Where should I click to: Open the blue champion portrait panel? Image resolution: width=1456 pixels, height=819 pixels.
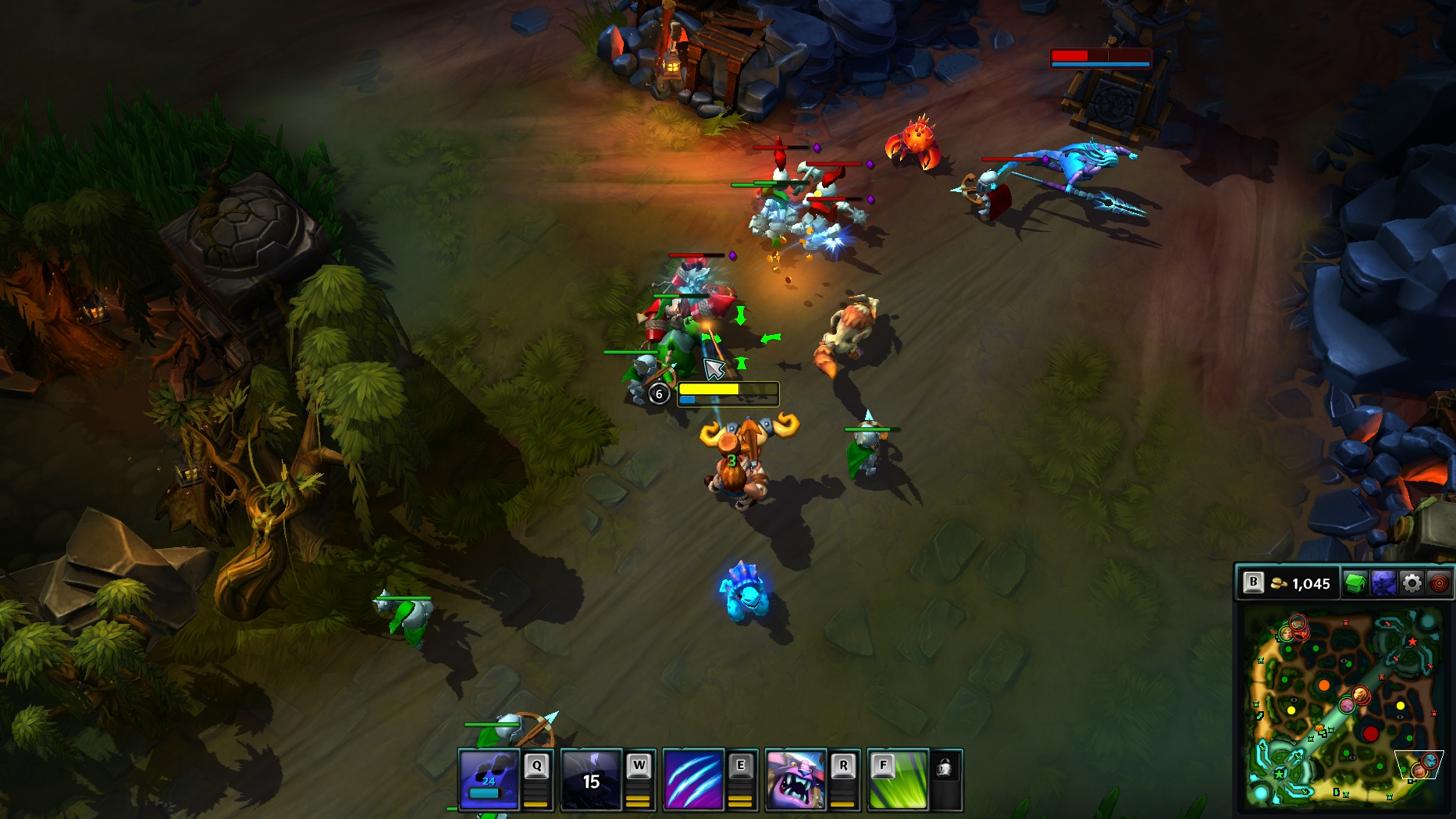(x=1383, y=583)
